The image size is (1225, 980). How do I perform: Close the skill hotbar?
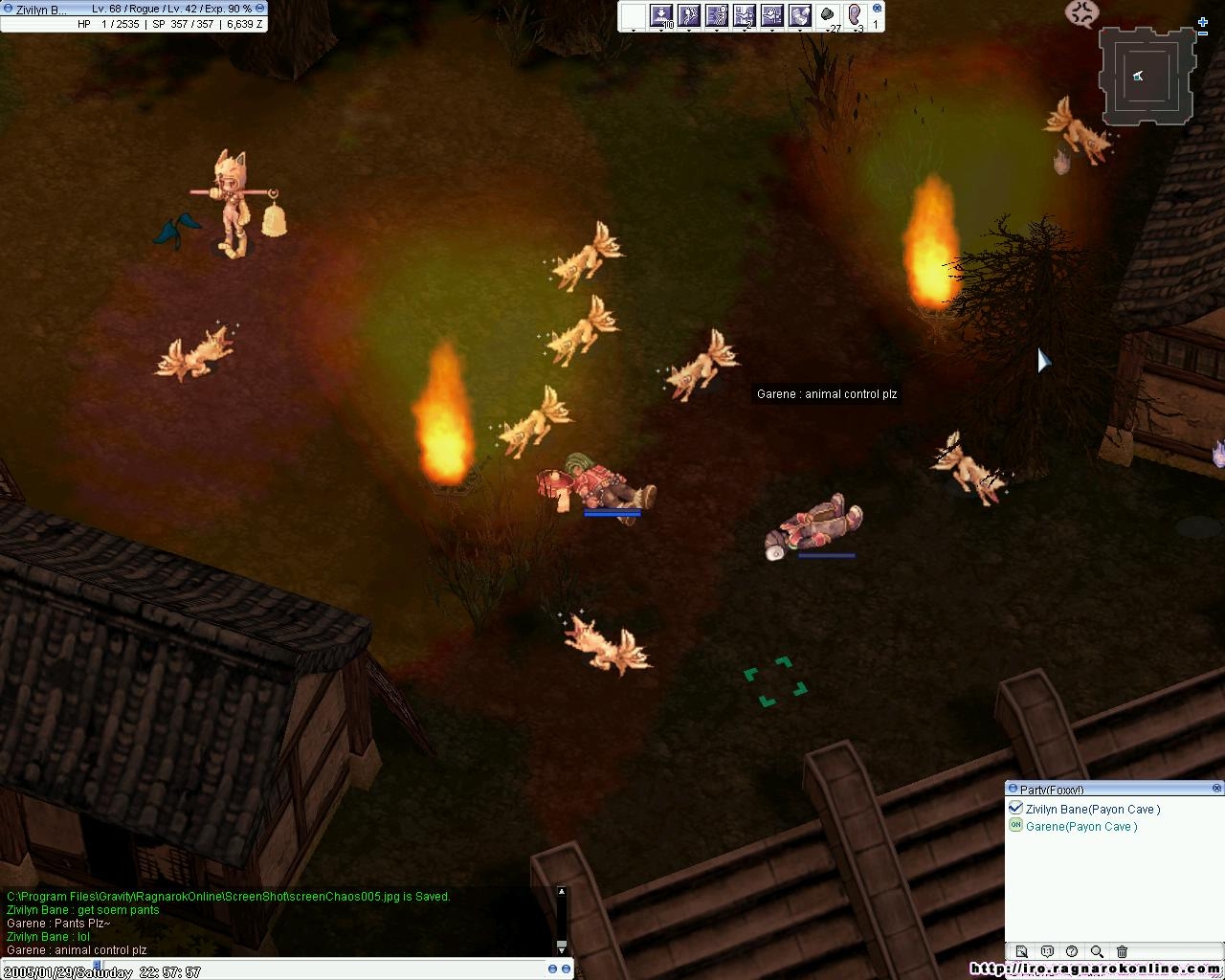(x=877, y=8)
